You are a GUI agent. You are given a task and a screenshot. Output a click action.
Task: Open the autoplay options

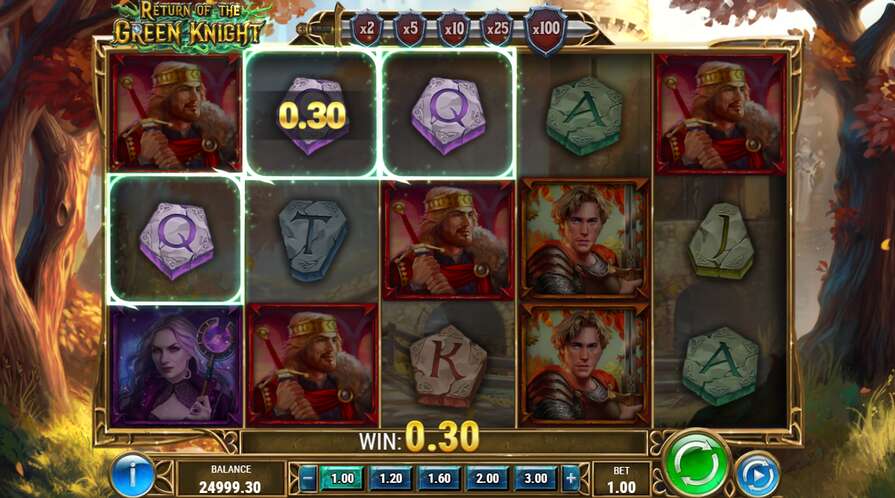tap(757, 473)
